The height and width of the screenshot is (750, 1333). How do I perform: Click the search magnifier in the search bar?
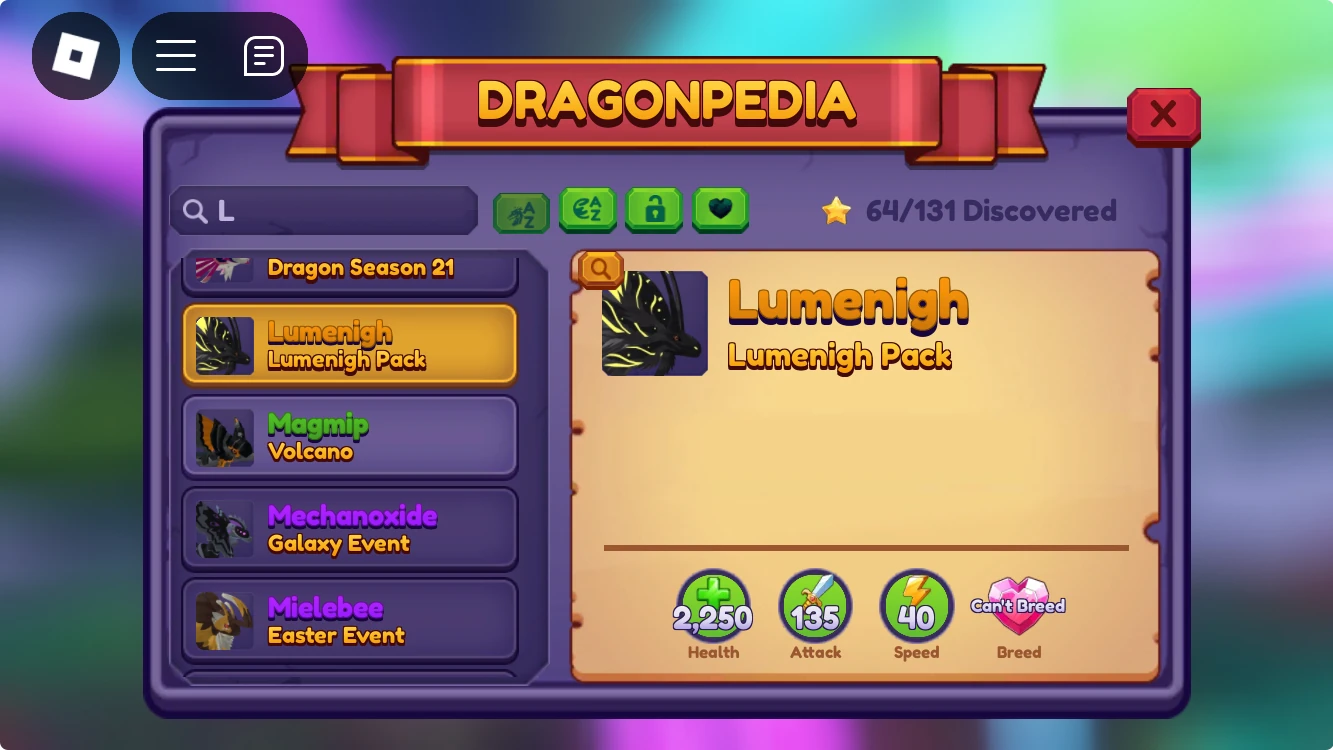(x=196, y=211)
